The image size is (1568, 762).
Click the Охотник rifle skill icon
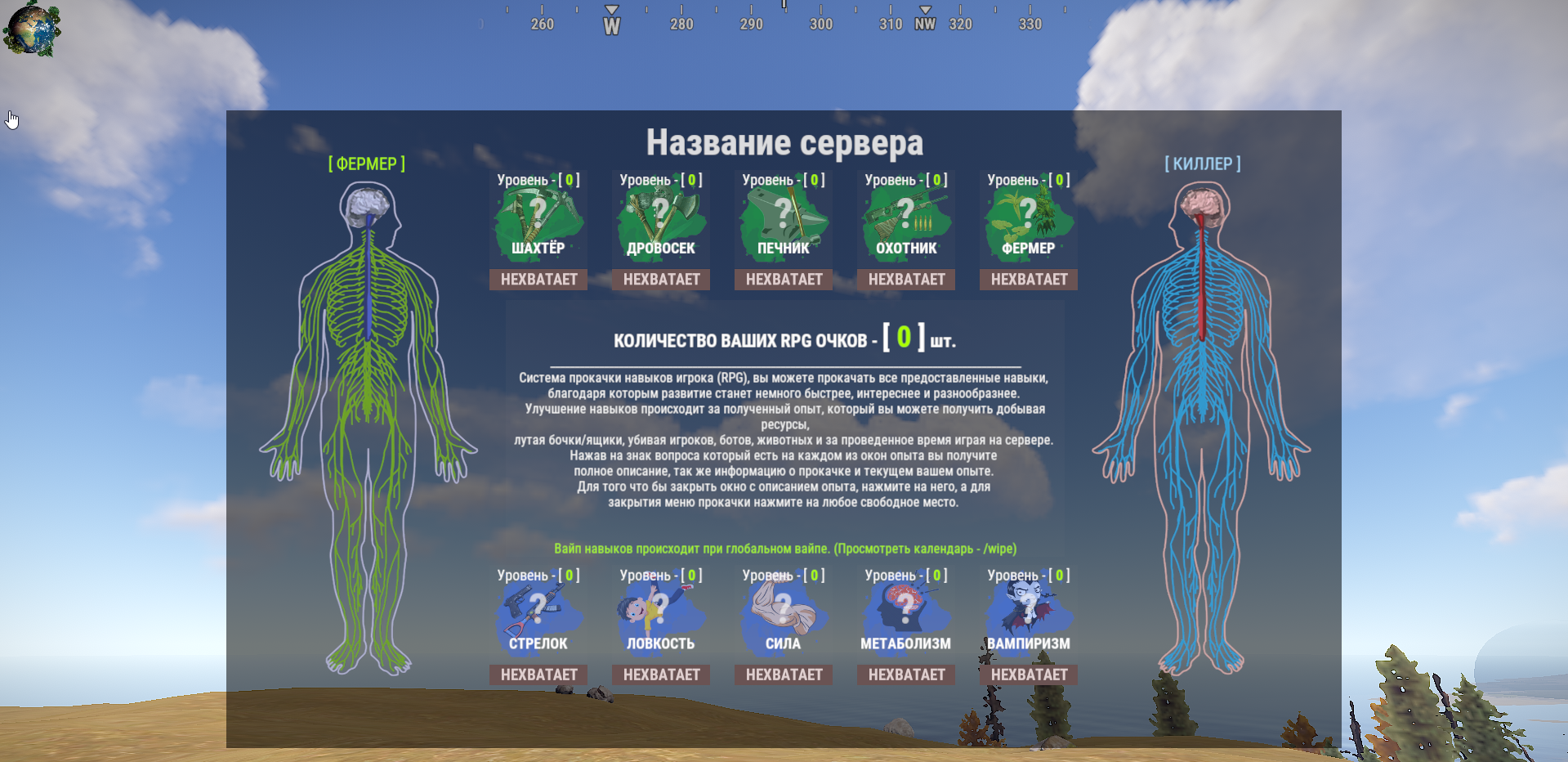pos(905,214)
